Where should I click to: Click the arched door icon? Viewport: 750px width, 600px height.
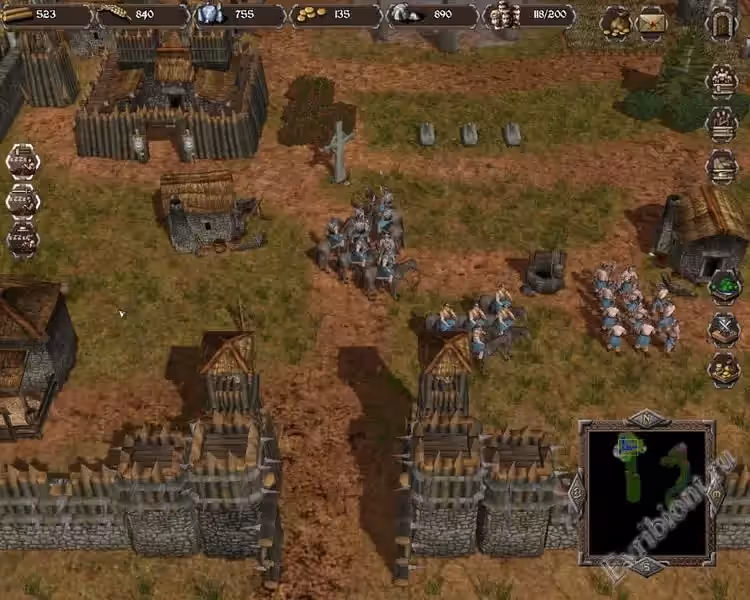click(x=722, y=23)
